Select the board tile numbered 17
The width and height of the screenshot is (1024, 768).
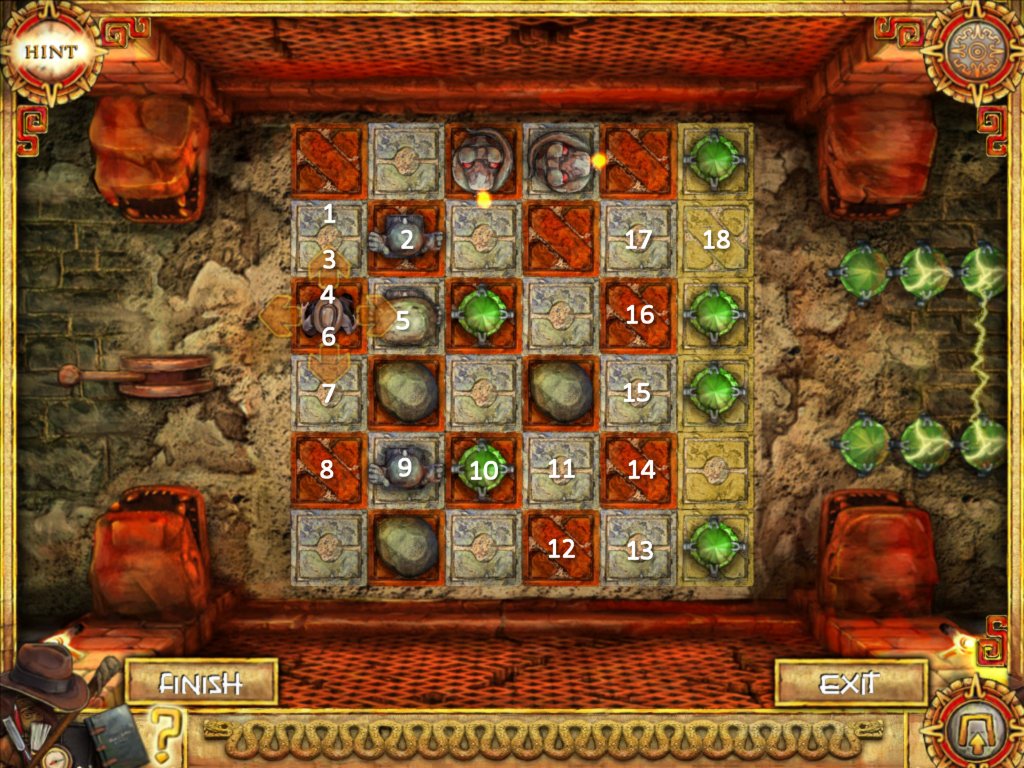(638, 238)
